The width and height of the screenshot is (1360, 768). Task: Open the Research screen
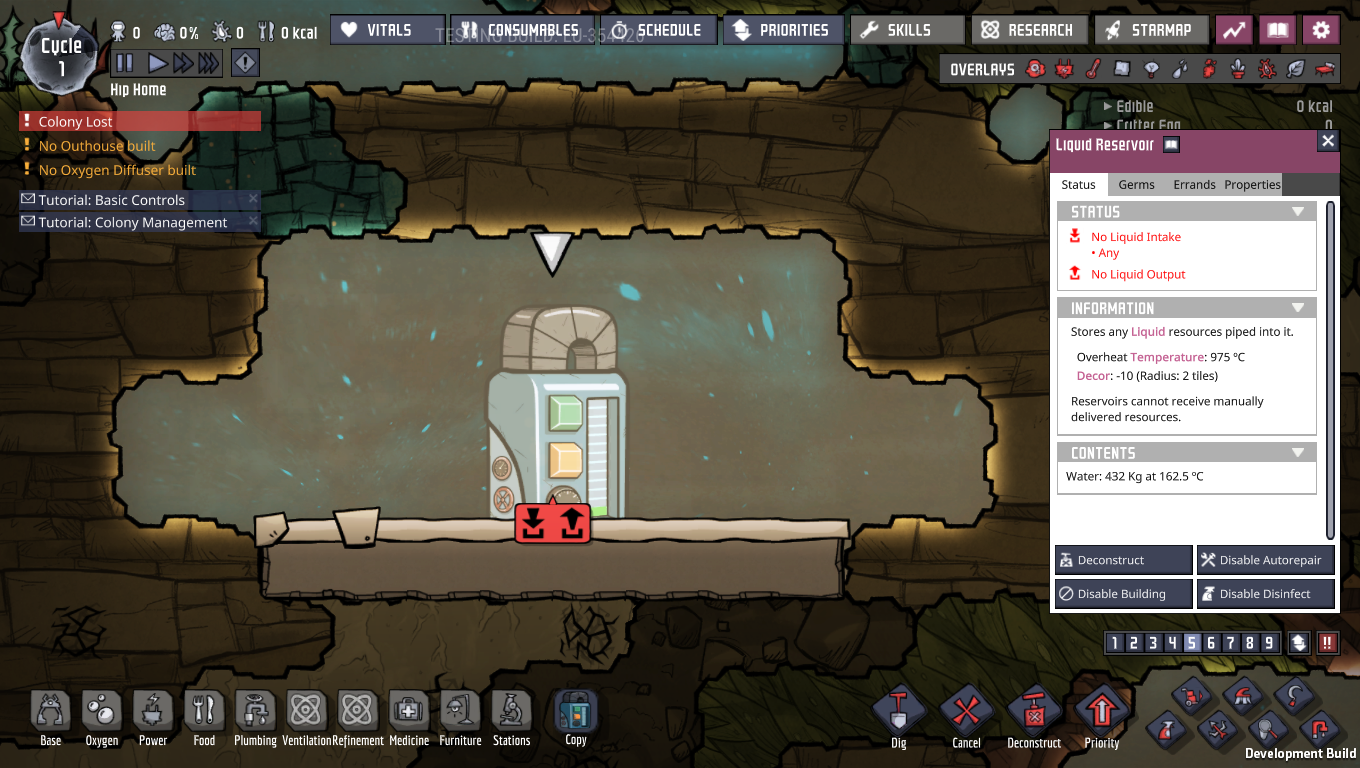1029,29
